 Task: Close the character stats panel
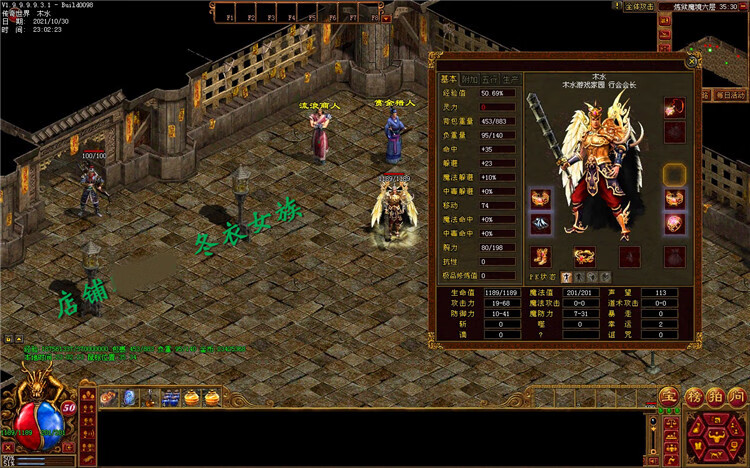(x=690, y=62)
